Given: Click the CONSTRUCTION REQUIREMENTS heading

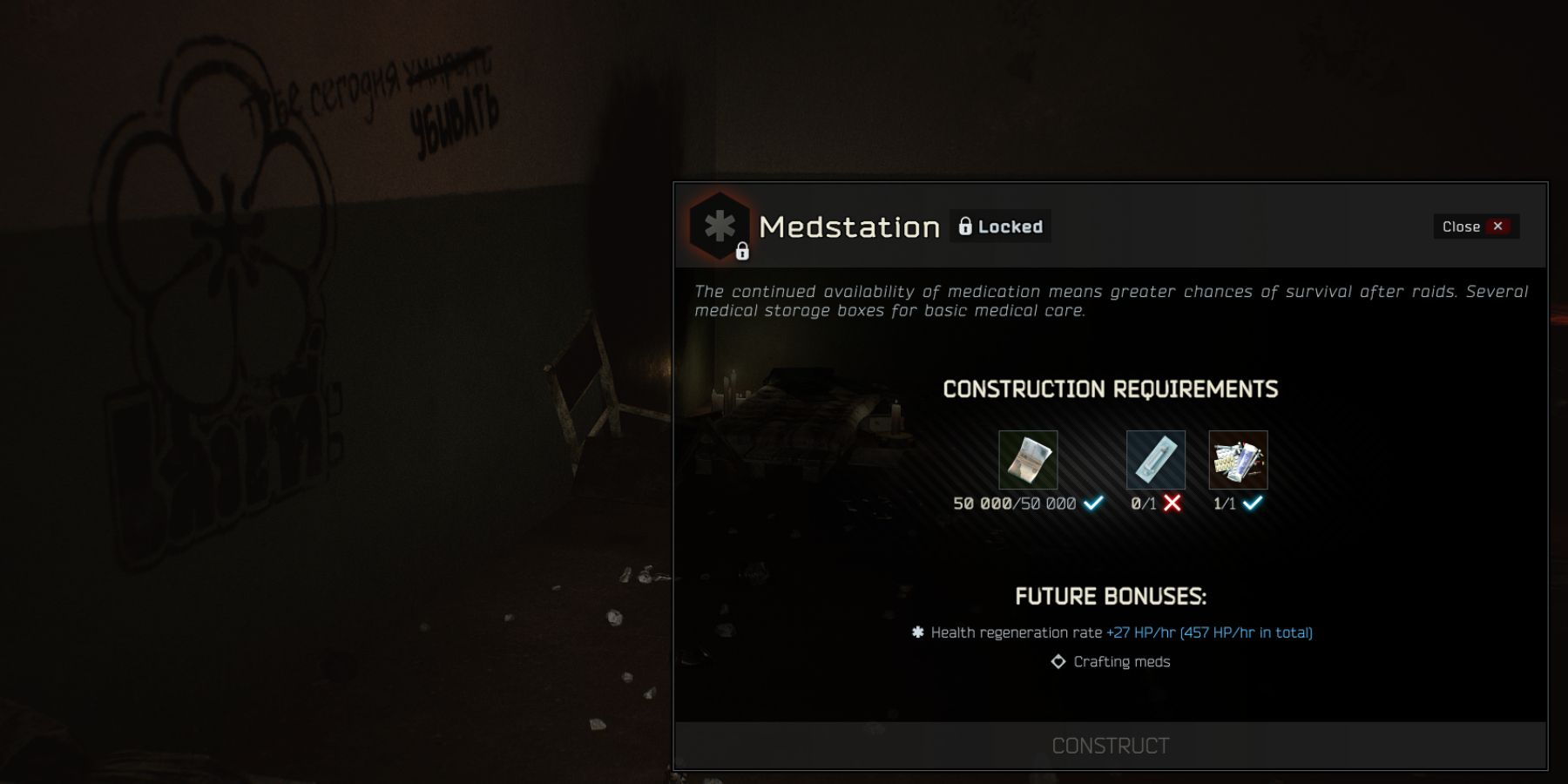Looking at the screenshot, I should (1110, 389).
